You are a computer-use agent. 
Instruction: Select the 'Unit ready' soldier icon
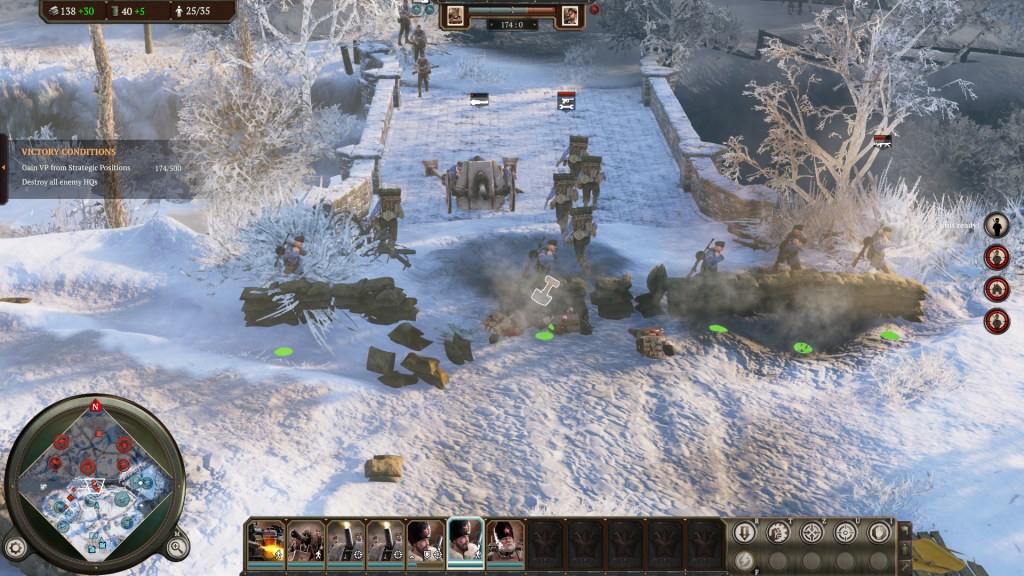[x=996, y=225]
